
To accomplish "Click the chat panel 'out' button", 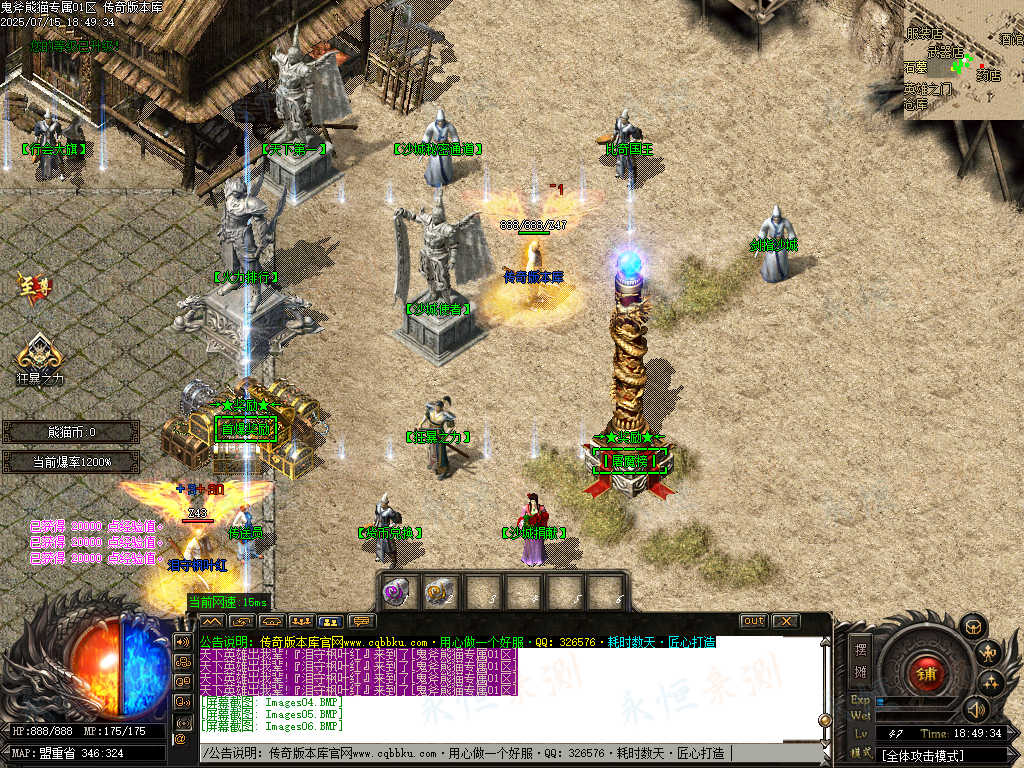I will [x=754, y=621].
